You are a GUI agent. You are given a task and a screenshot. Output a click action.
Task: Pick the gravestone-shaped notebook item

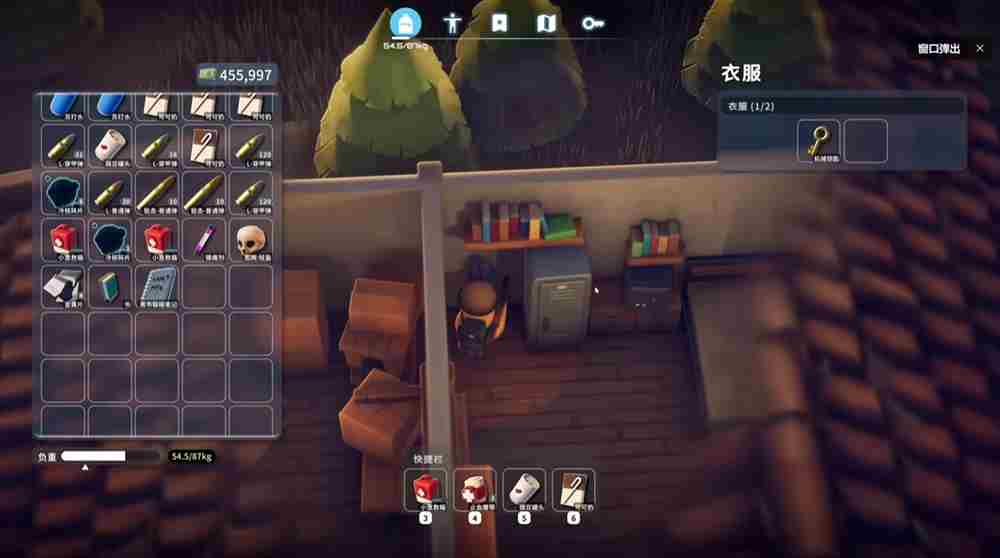[x=158, y=287]
